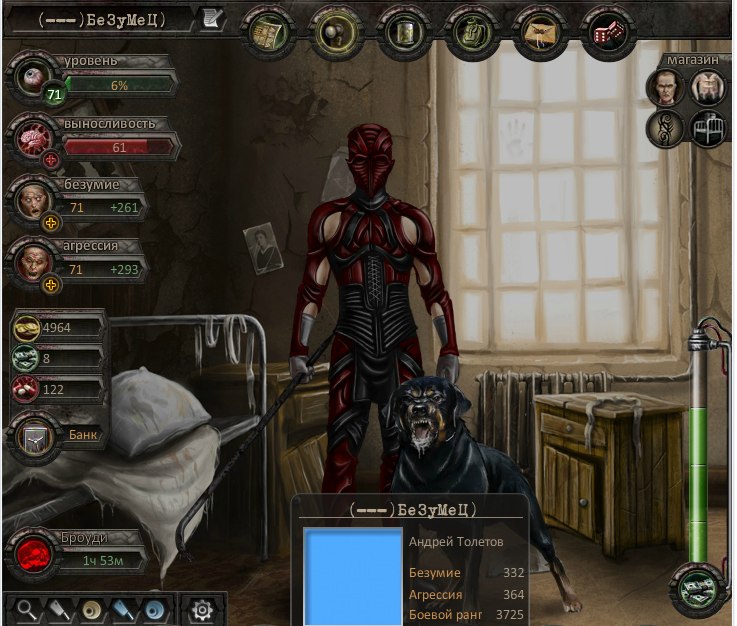Click the red plus under выносливость
This screenshot has width=737, height=626.
click(x=52, y=160)
